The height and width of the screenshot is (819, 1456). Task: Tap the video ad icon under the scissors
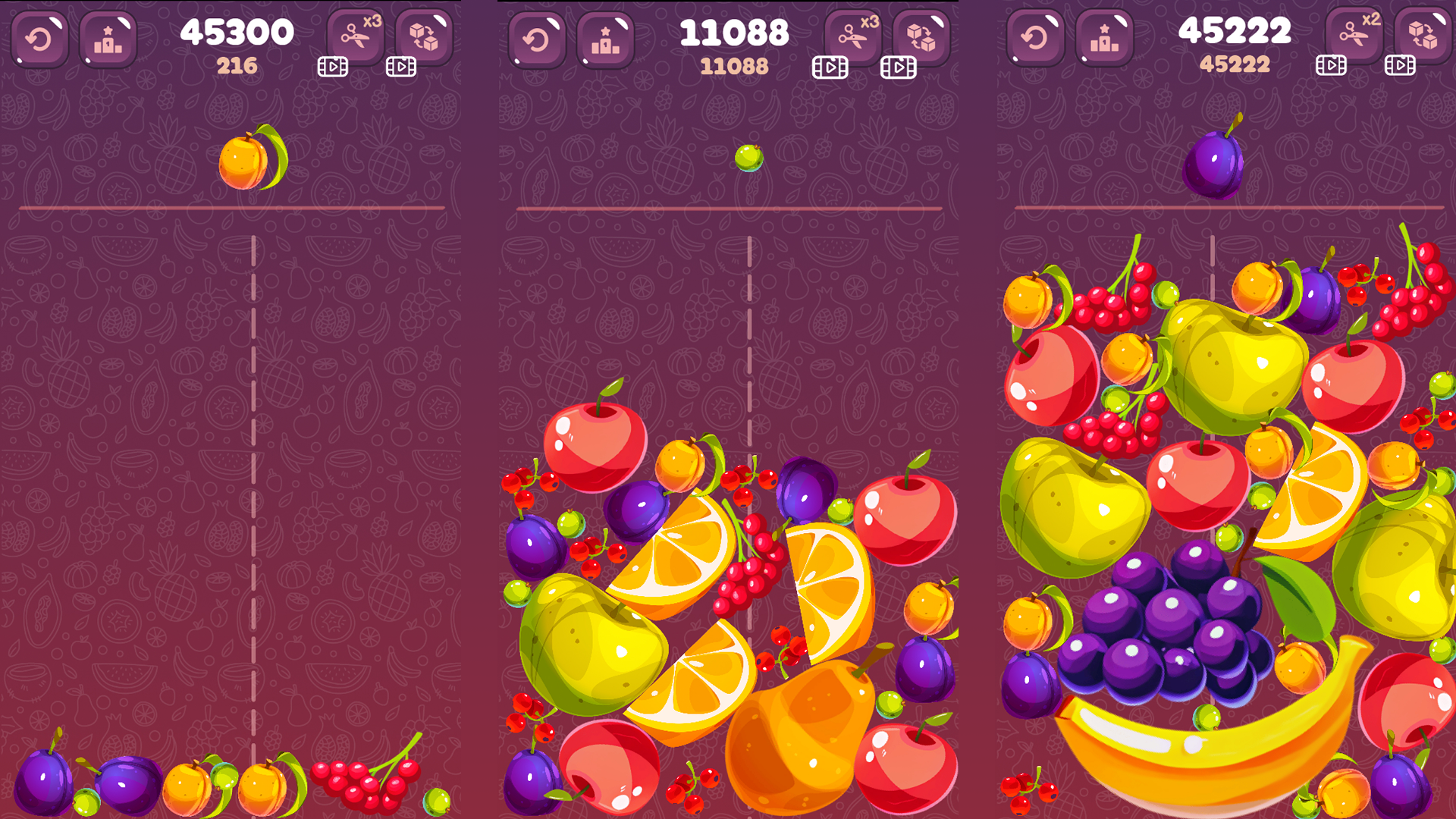click(331, 66)
